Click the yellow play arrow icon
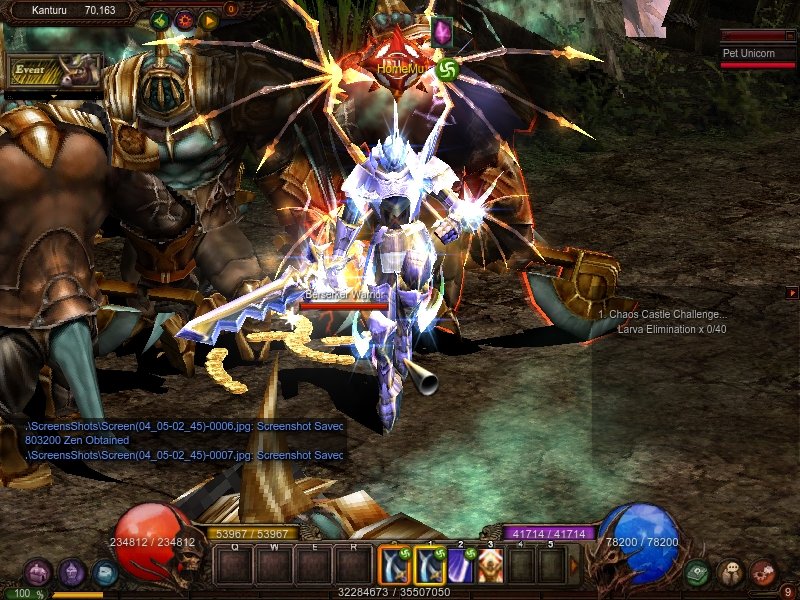The height and width of the screenshot is (600, 800). coord(208,19)
